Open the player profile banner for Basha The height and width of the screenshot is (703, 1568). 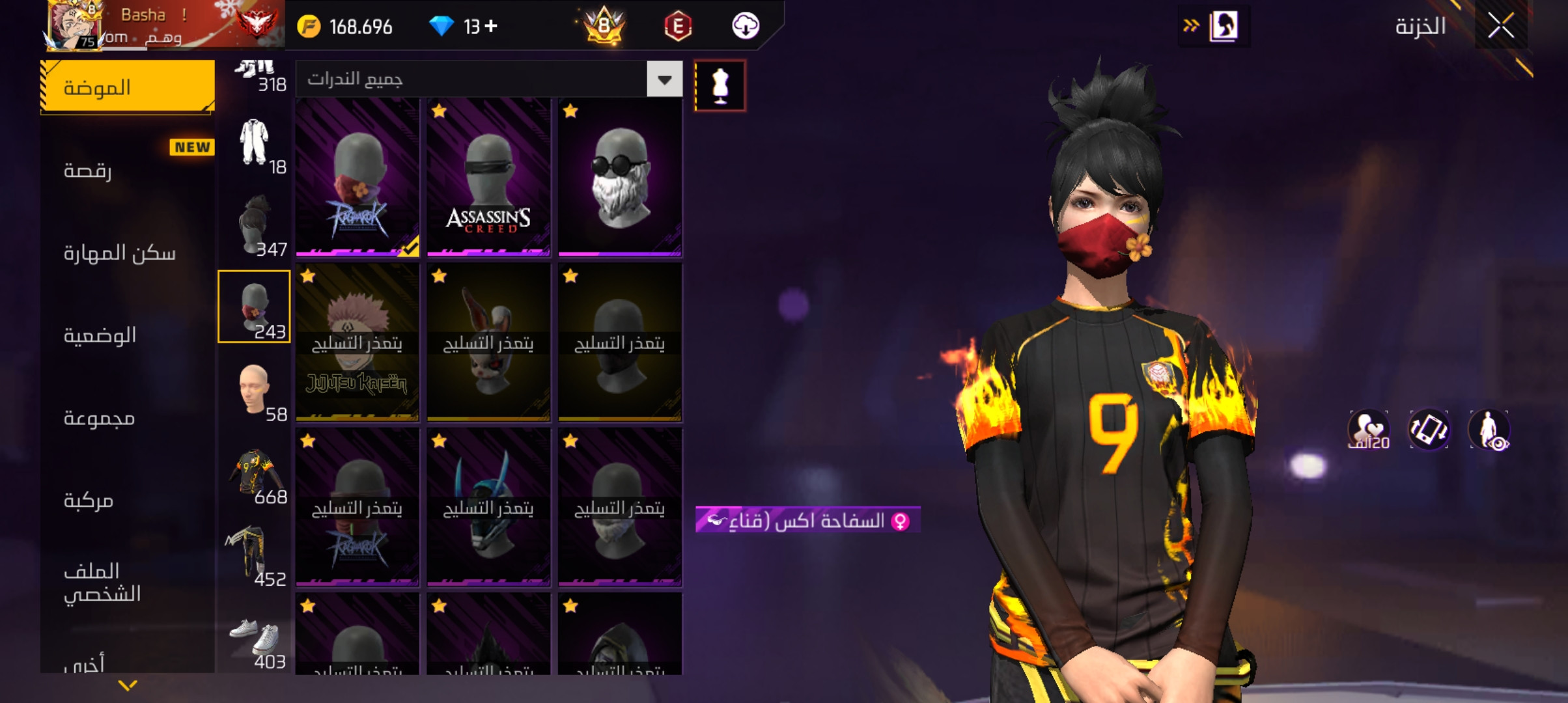163,26
